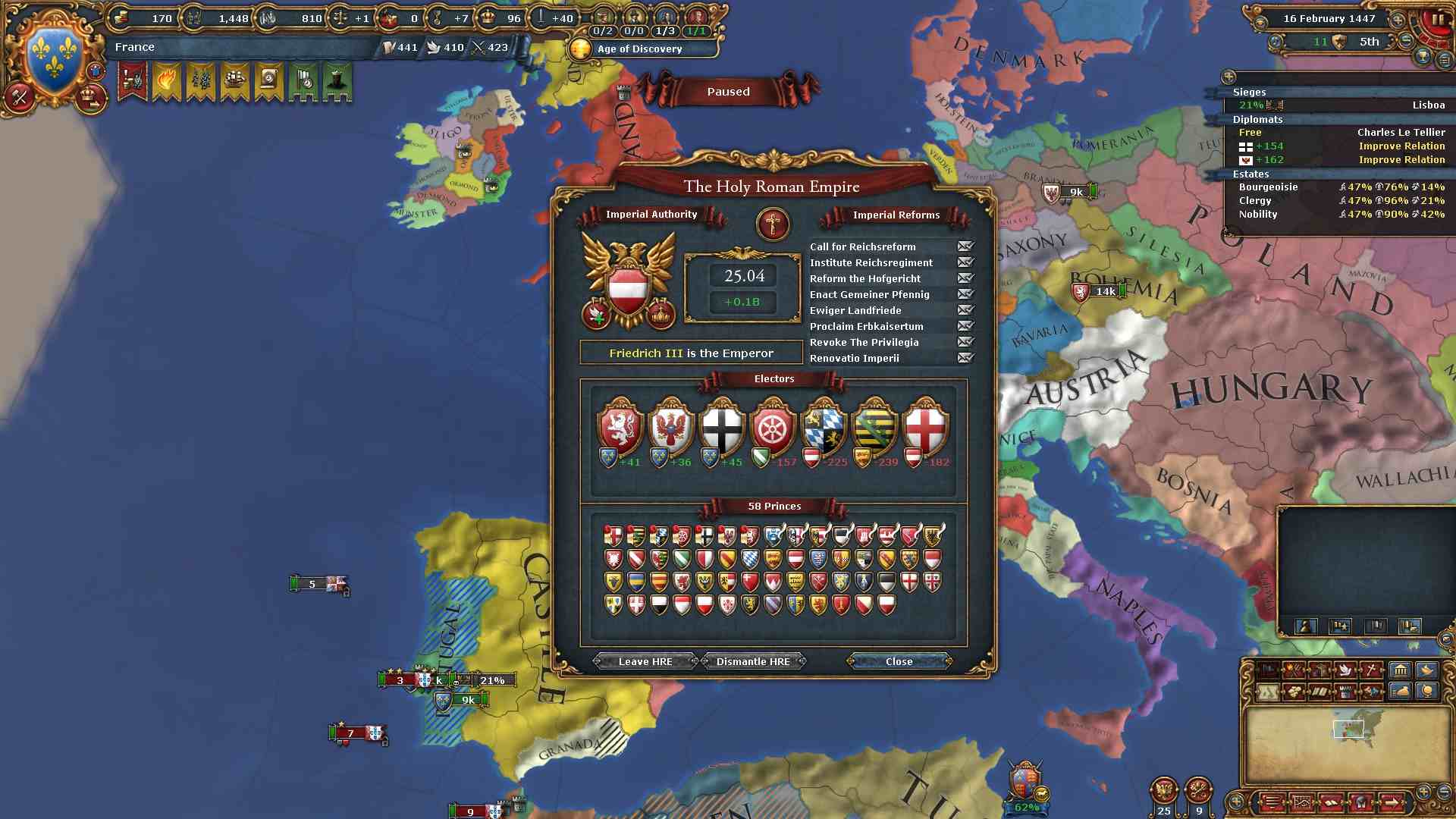
Task: Click the Paused banner
Action: click(x=728, y=92)
